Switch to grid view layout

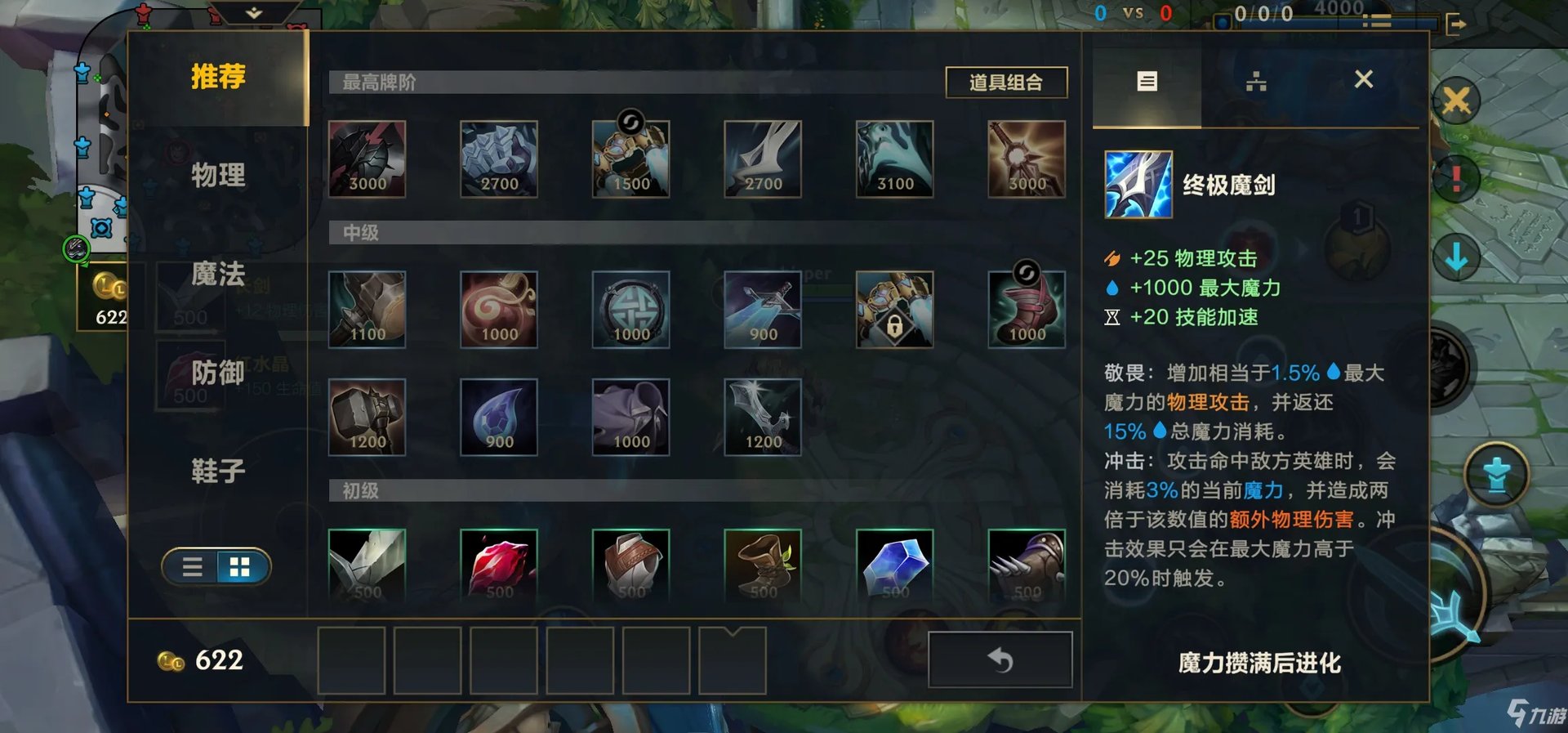tap(239, 566)
